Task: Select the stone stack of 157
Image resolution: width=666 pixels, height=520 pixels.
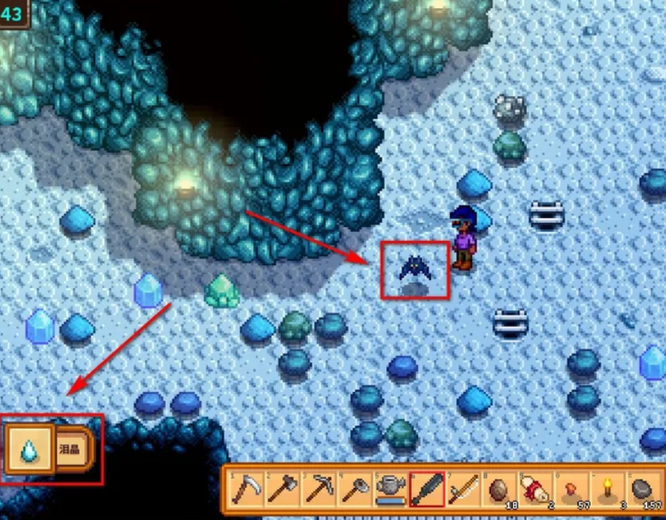Action: pos(643,490)
